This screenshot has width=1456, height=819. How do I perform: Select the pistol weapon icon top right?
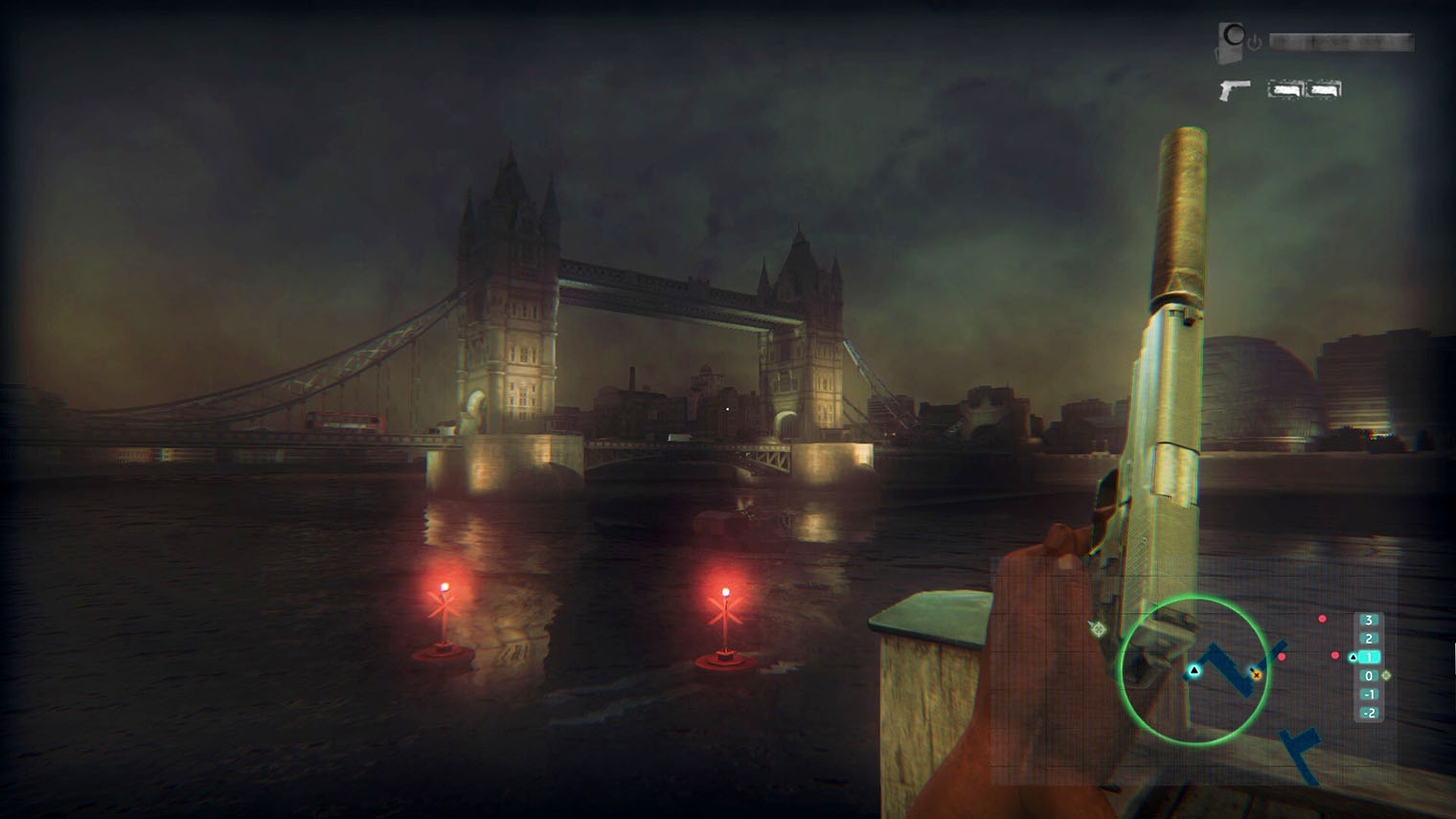coord(1234,89)
